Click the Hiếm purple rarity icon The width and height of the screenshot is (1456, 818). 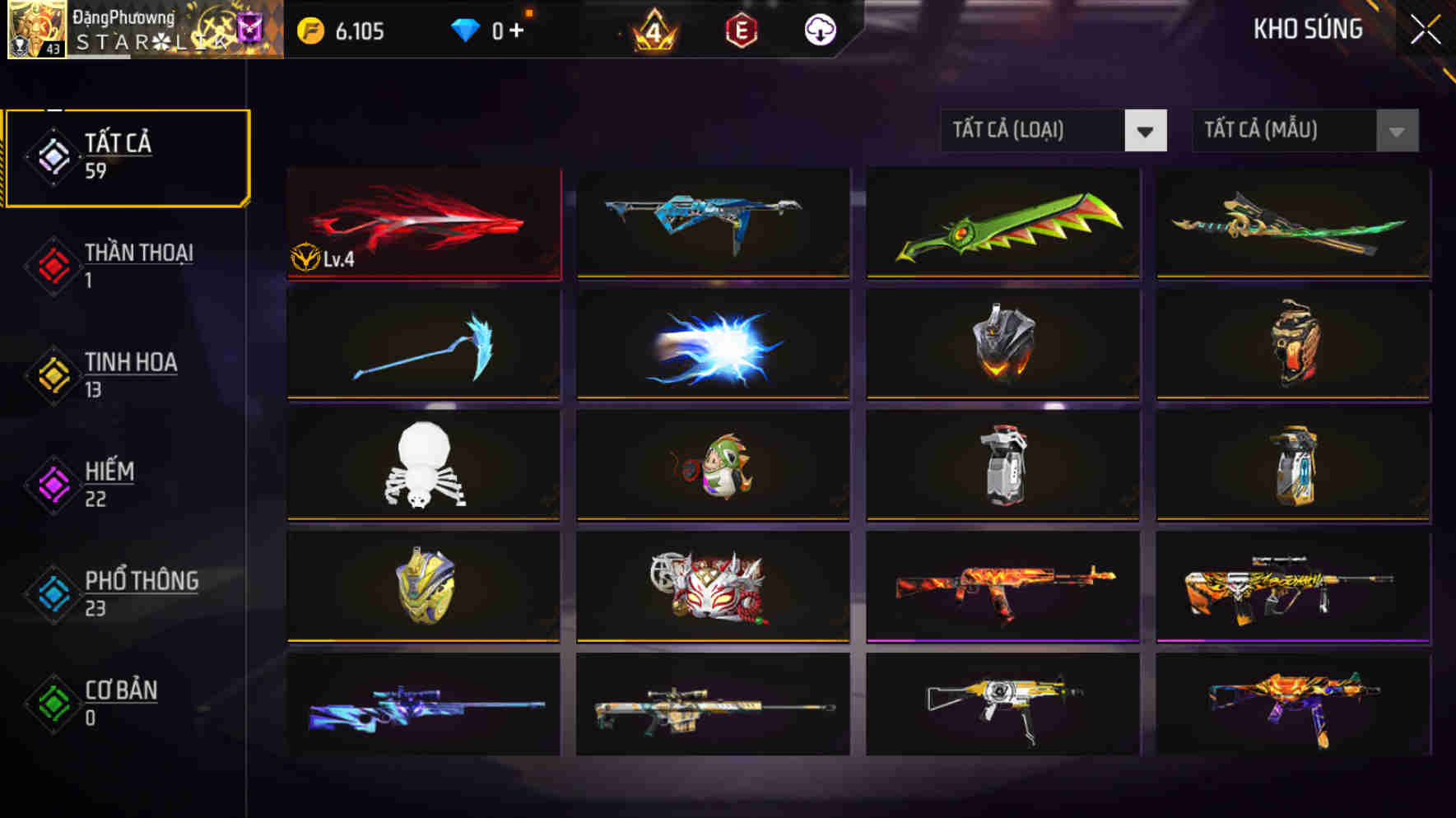click(x=52, y=485)
